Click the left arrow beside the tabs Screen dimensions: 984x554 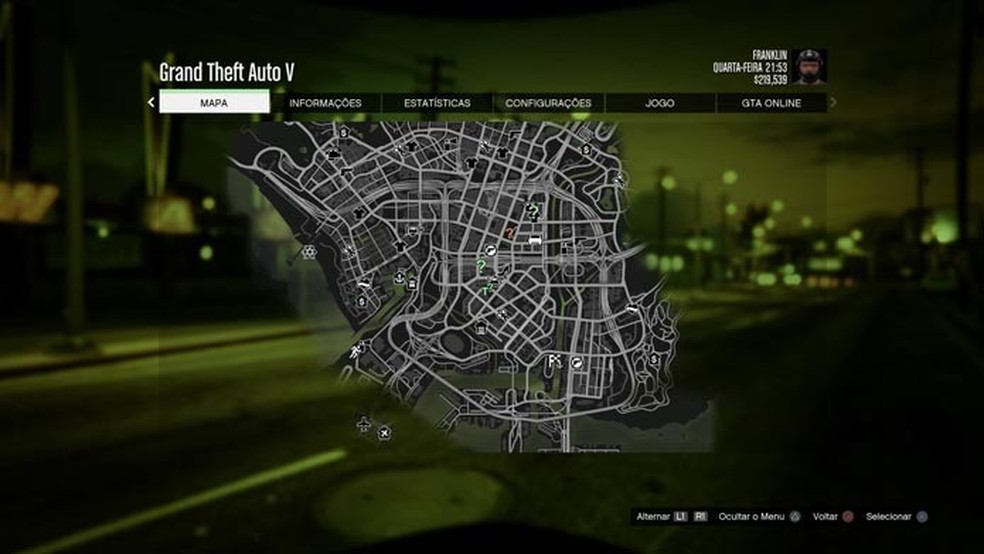click(151, 102)
